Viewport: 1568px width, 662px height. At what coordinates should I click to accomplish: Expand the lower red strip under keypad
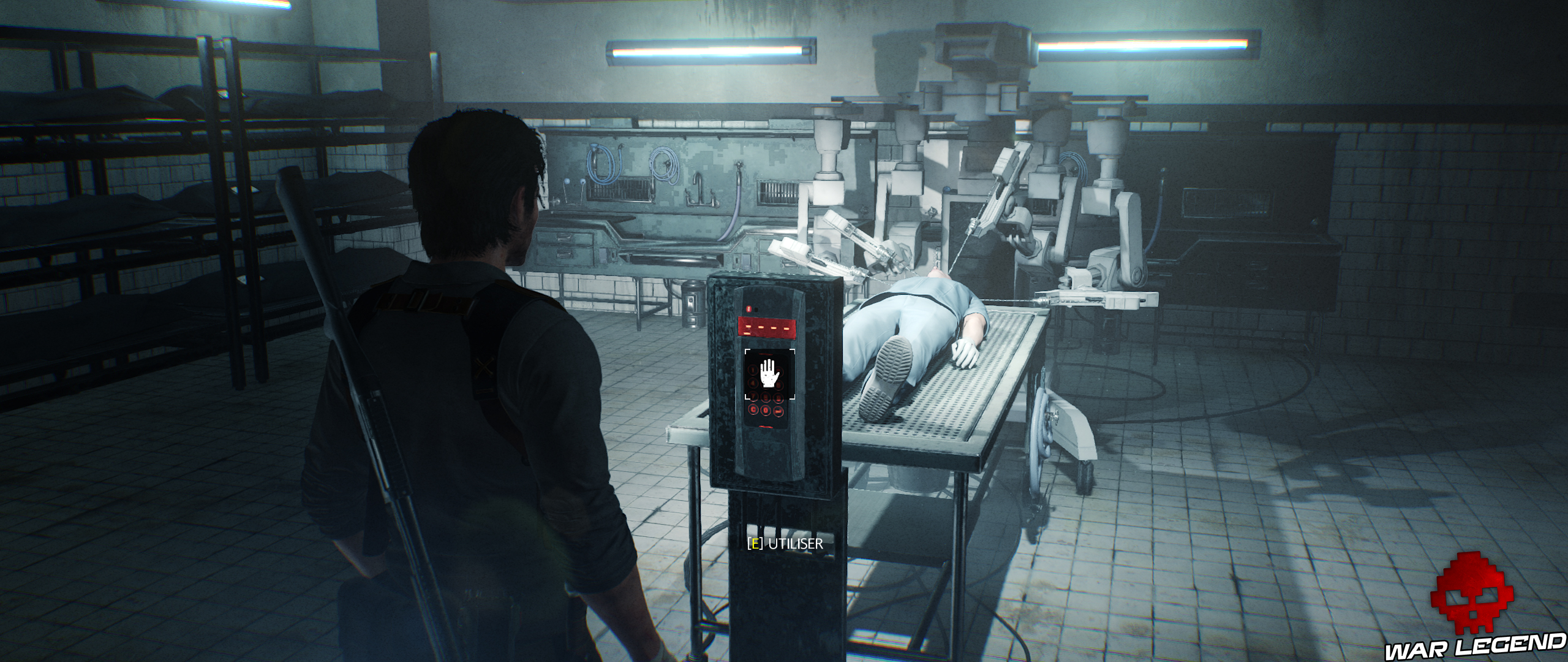click(x=766, y=425)
